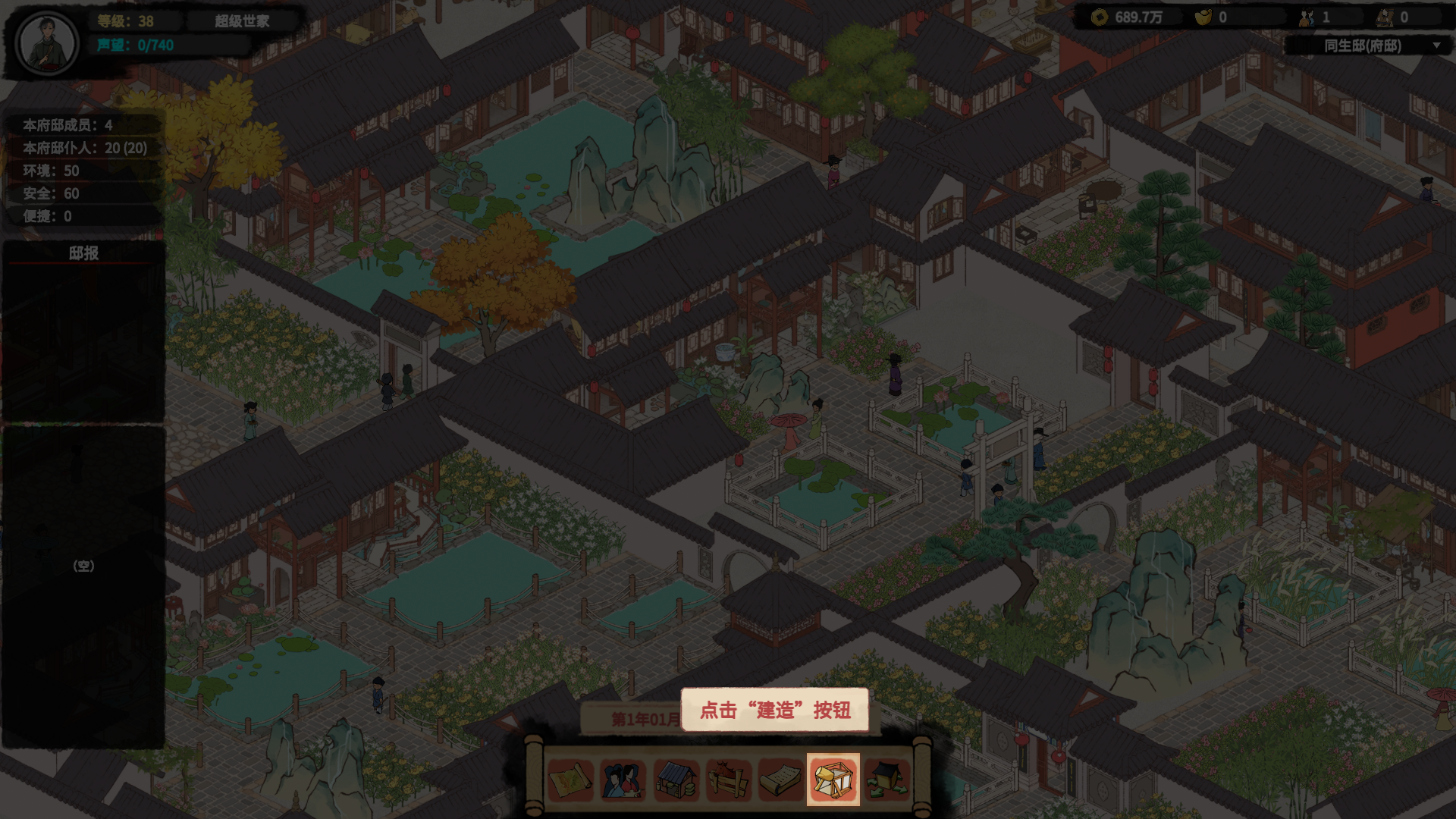Open the character portrait avatar
Screen dimensions: 1456x819
47,43
